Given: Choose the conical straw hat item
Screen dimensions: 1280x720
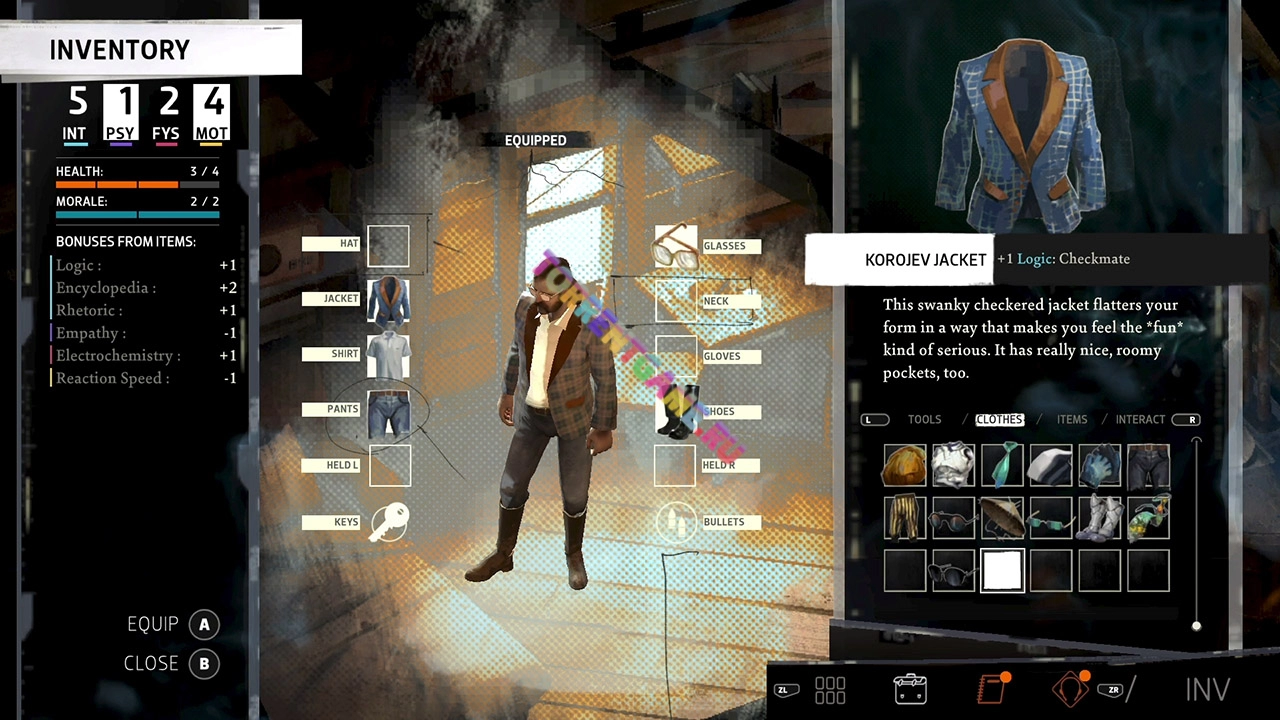Looking at the screenshot, I should (1002, 518).
